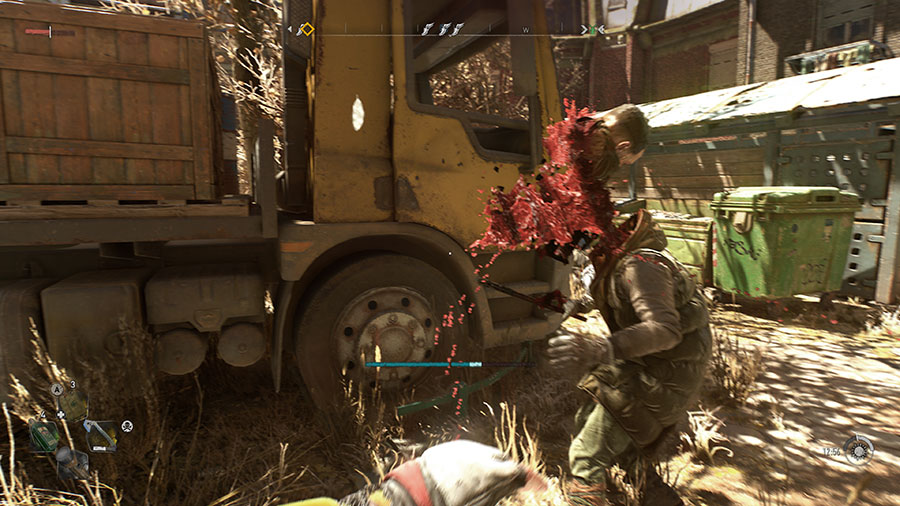Select the green bottle consumable slot
This screenshot has height=506, width=900.
click(x=44, y=436)
